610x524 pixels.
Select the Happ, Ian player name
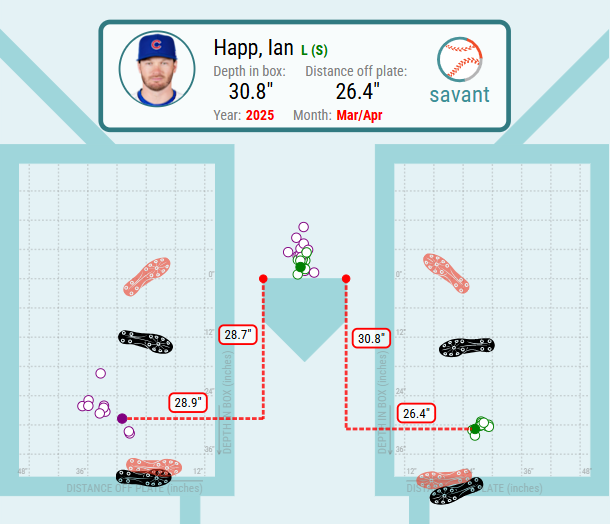point(254,48)
